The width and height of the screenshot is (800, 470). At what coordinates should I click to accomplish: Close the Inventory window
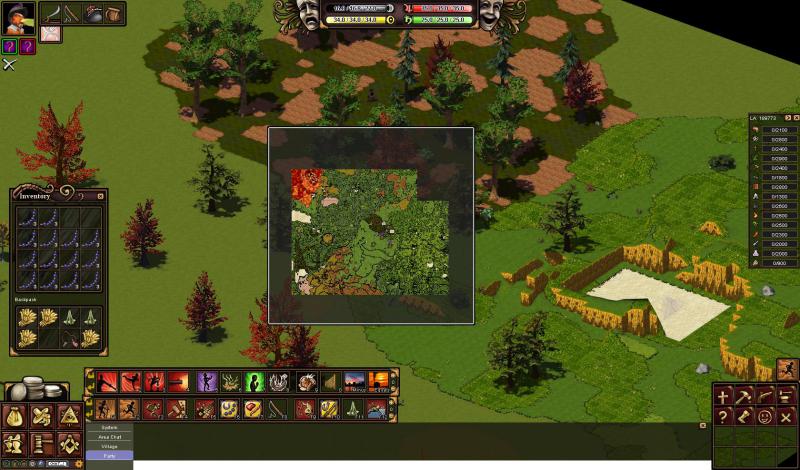coord(100,196)
